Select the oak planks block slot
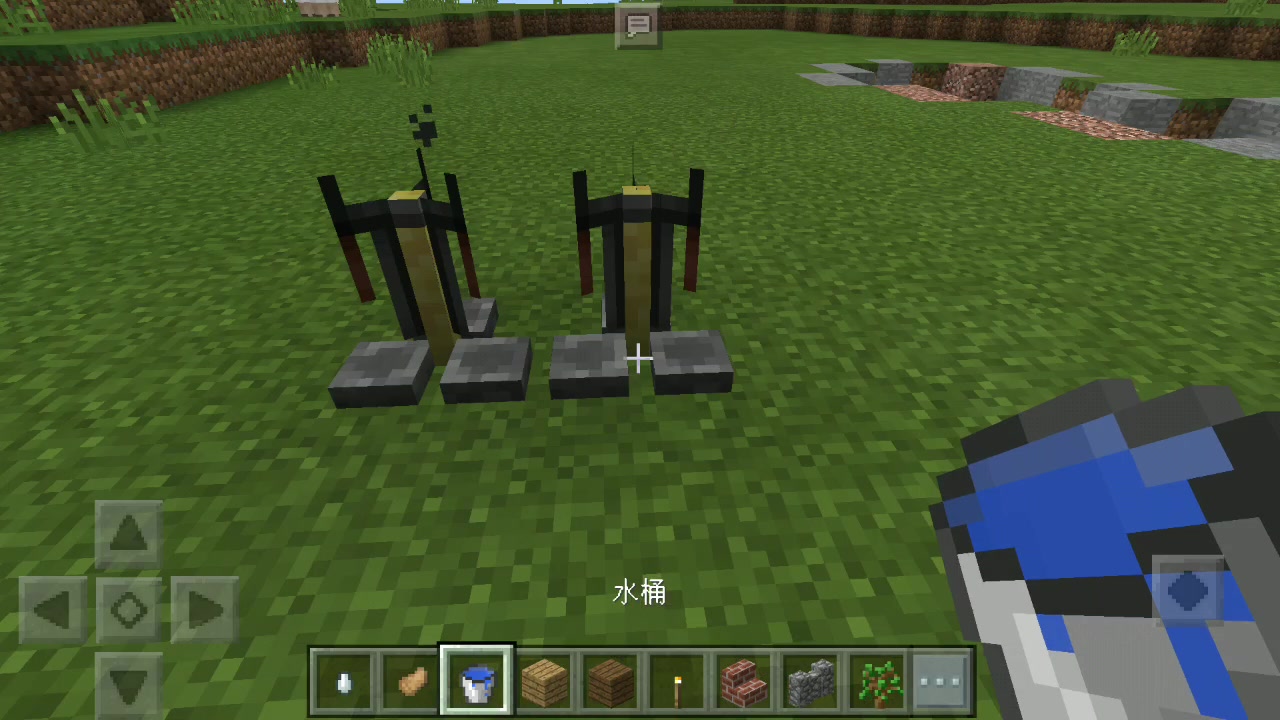Image resolution: width=1280 pixels, height=720 pixels. pyautogui.click(x=543, y=679)
